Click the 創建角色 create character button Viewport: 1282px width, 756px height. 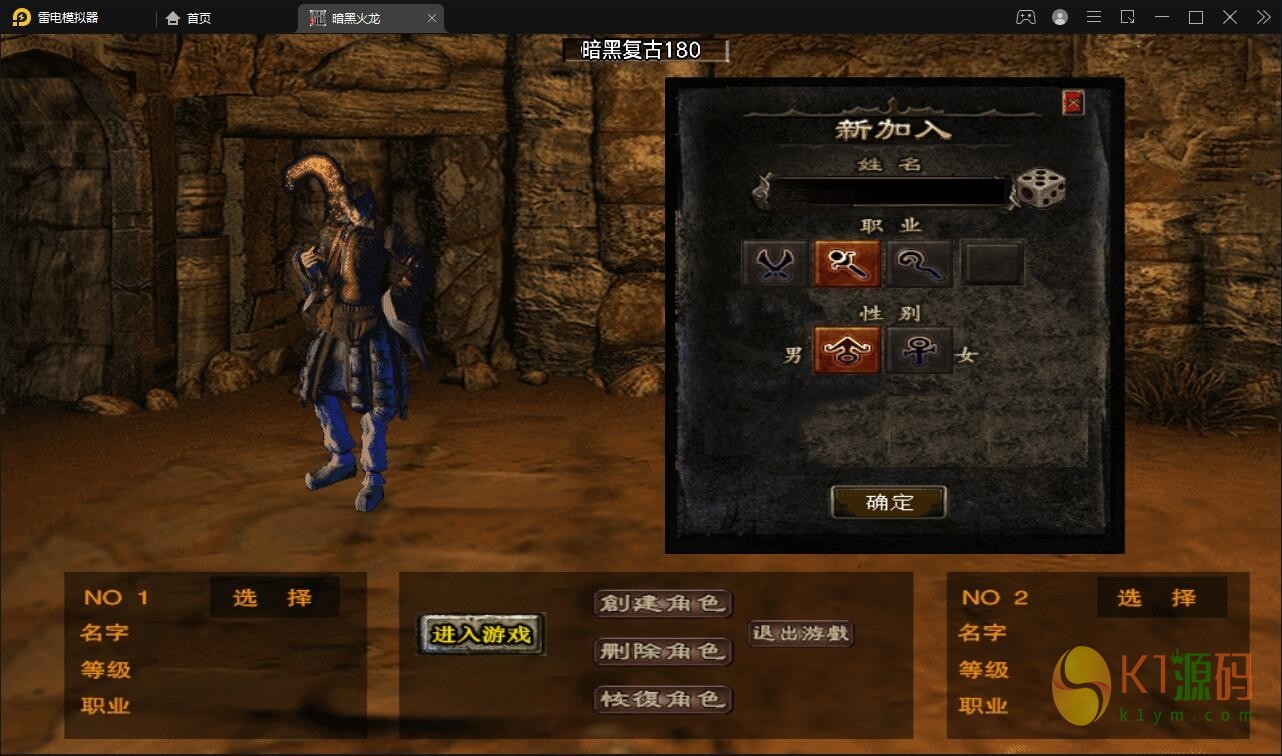click(663, 603)
